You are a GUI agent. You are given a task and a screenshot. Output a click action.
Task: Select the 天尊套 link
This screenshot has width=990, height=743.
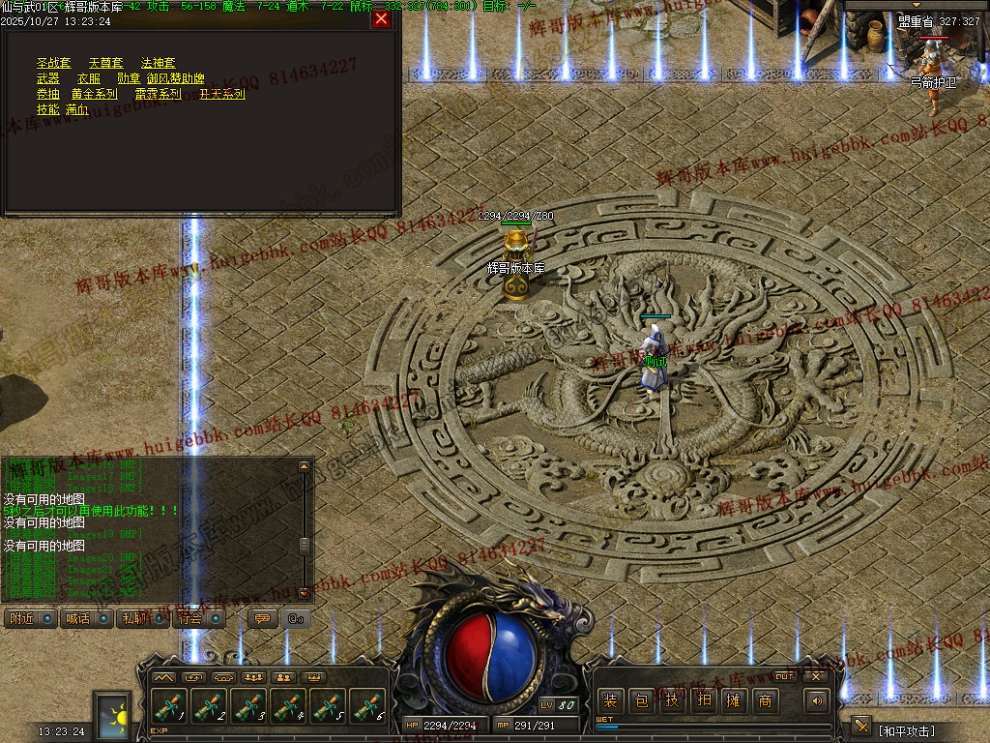click(x=105, y=63)
